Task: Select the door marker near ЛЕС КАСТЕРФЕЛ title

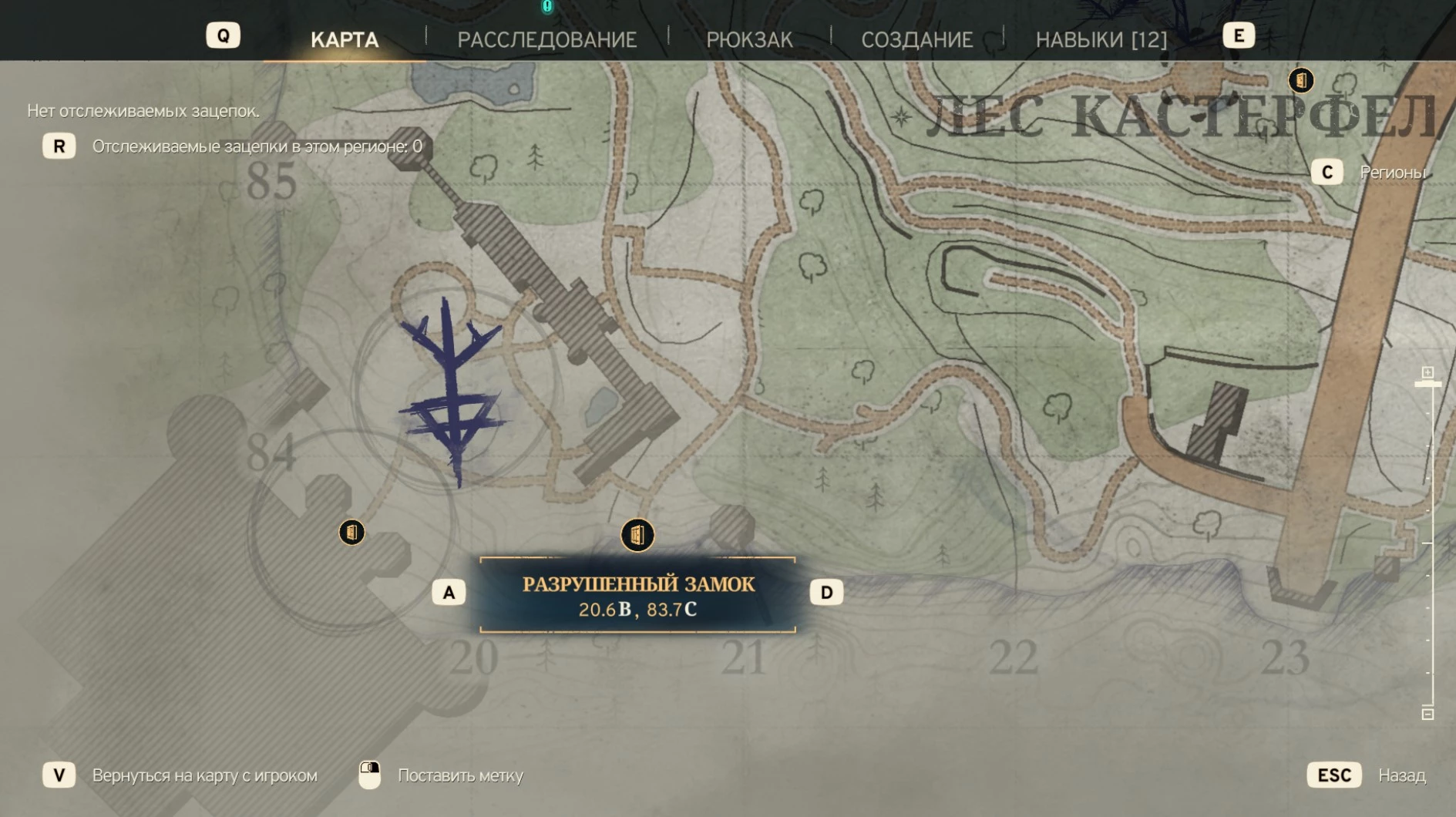Action: tap(1301, 80)
